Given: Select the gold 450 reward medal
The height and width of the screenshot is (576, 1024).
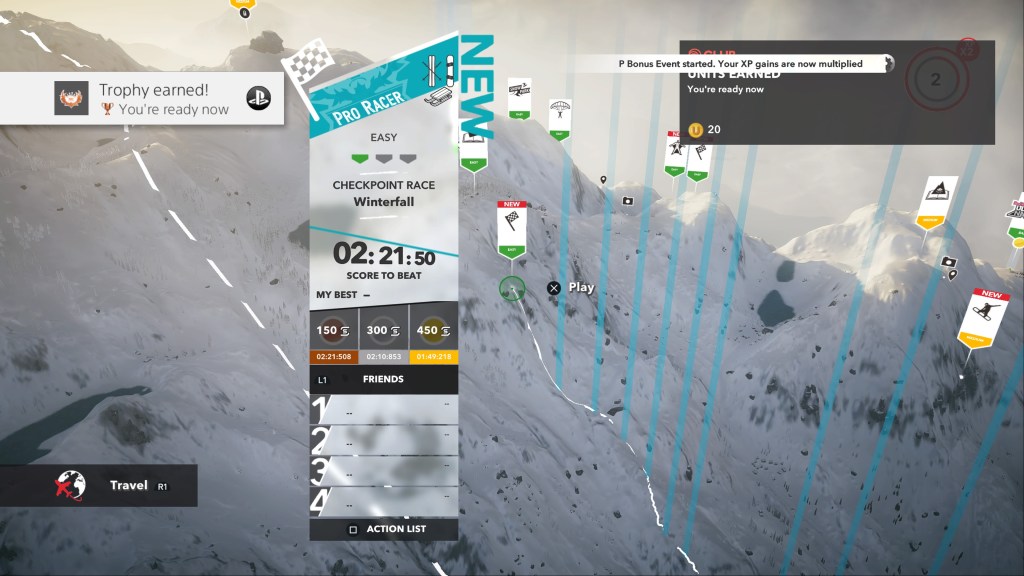Looking at the screenshot, I should 433,330.
